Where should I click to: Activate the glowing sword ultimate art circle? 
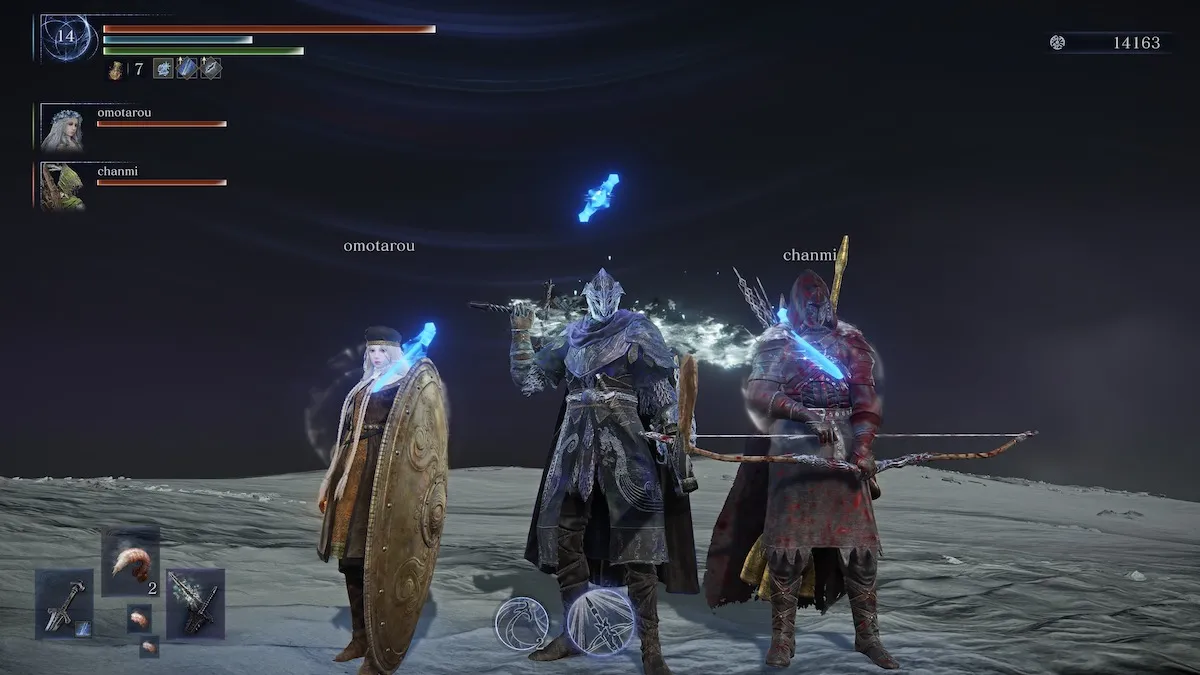(602, 620)
